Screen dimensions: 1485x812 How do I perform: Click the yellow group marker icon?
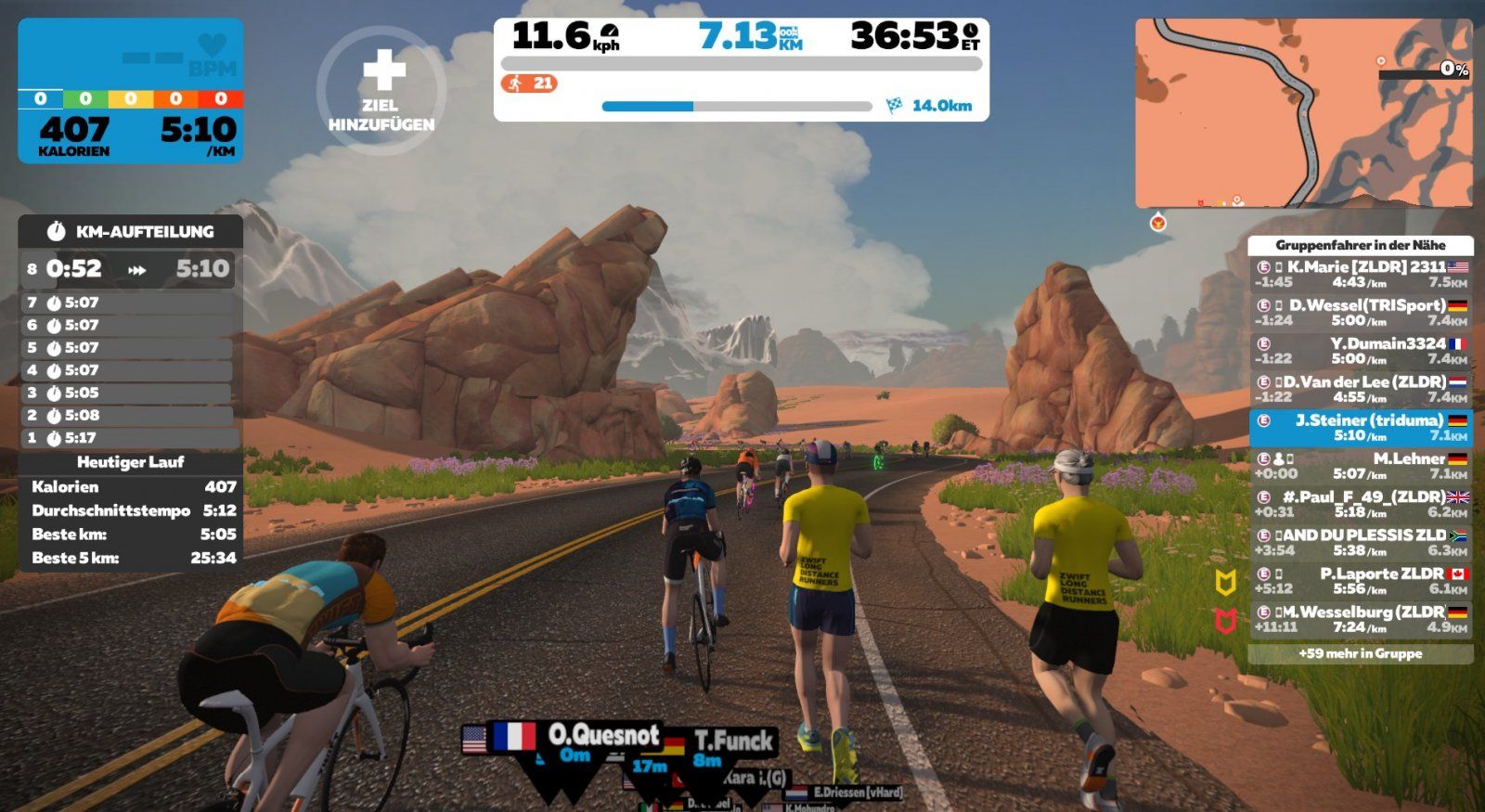1226,583
